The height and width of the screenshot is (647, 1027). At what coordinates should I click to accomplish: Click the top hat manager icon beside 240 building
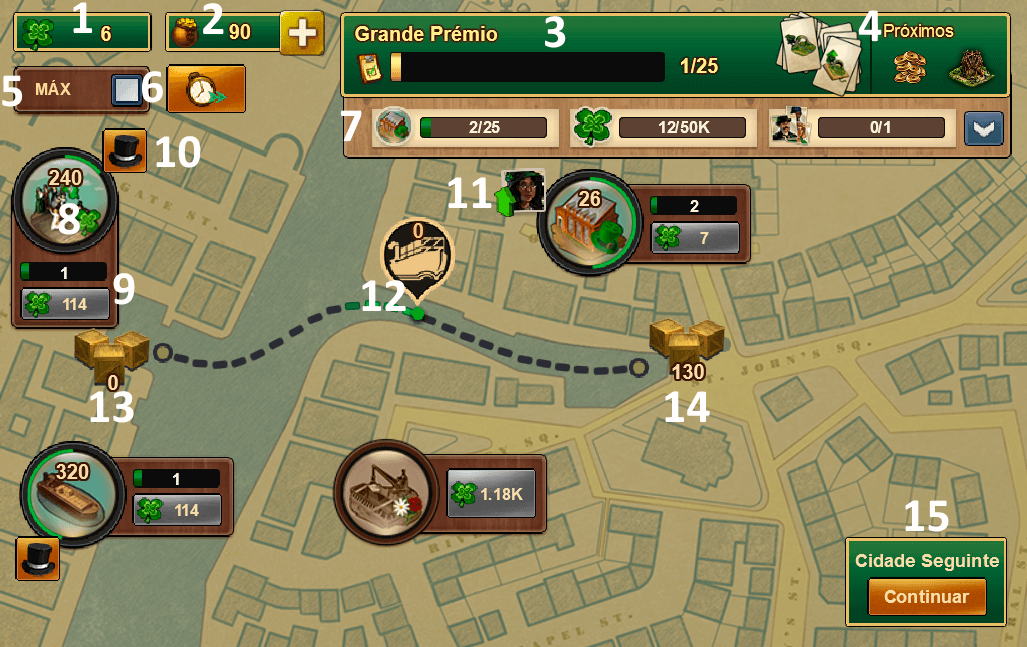pos(125,150)
